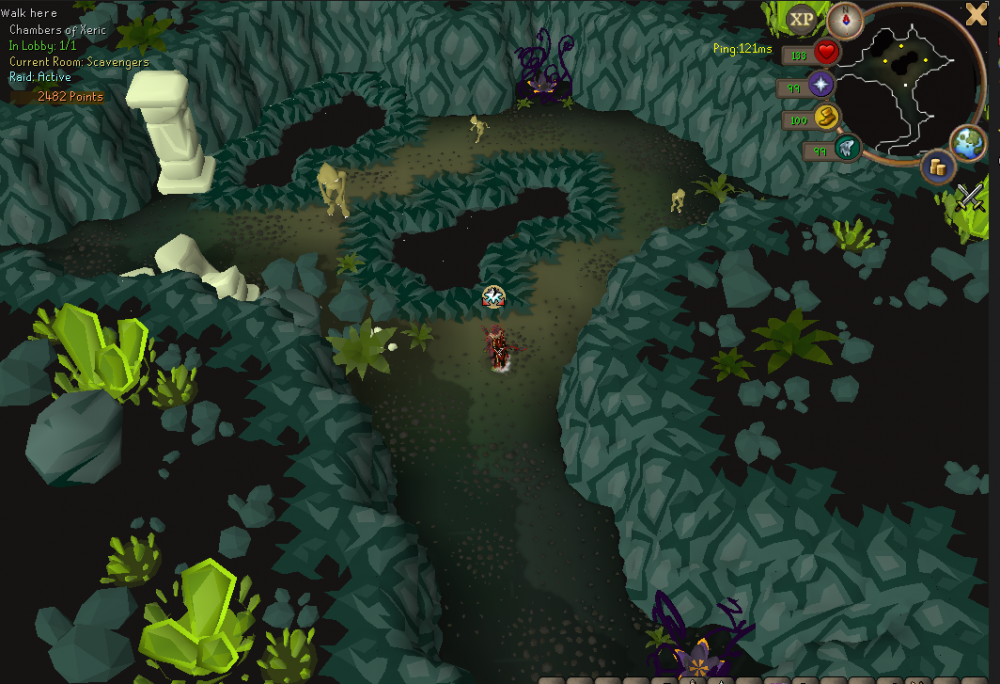This screenshot has height=684, width=1000.
Task: Close using the gold X button
Action: coord(976,14)
